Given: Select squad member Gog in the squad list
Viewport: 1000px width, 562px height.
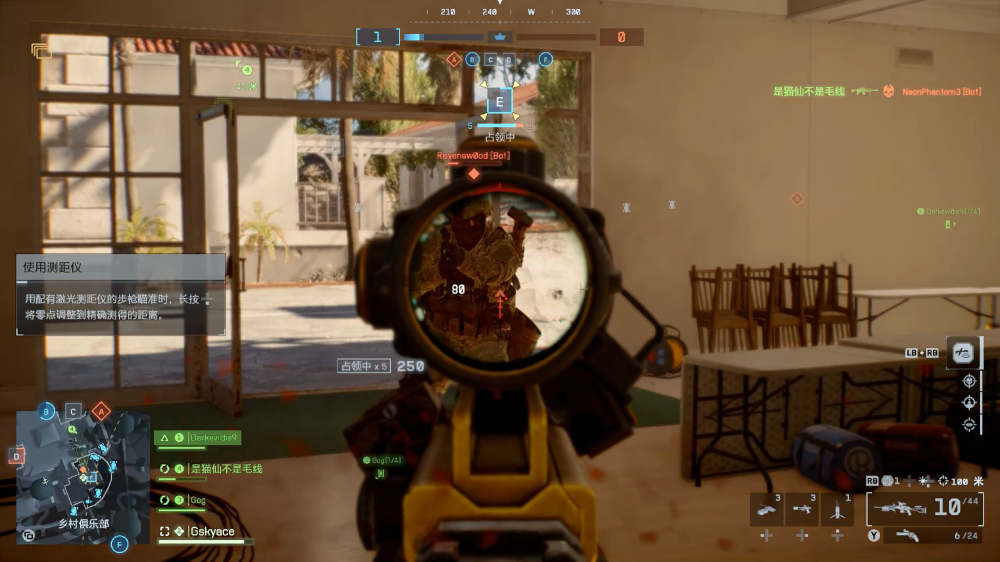Looking at the screenshot, I should 196,500.
